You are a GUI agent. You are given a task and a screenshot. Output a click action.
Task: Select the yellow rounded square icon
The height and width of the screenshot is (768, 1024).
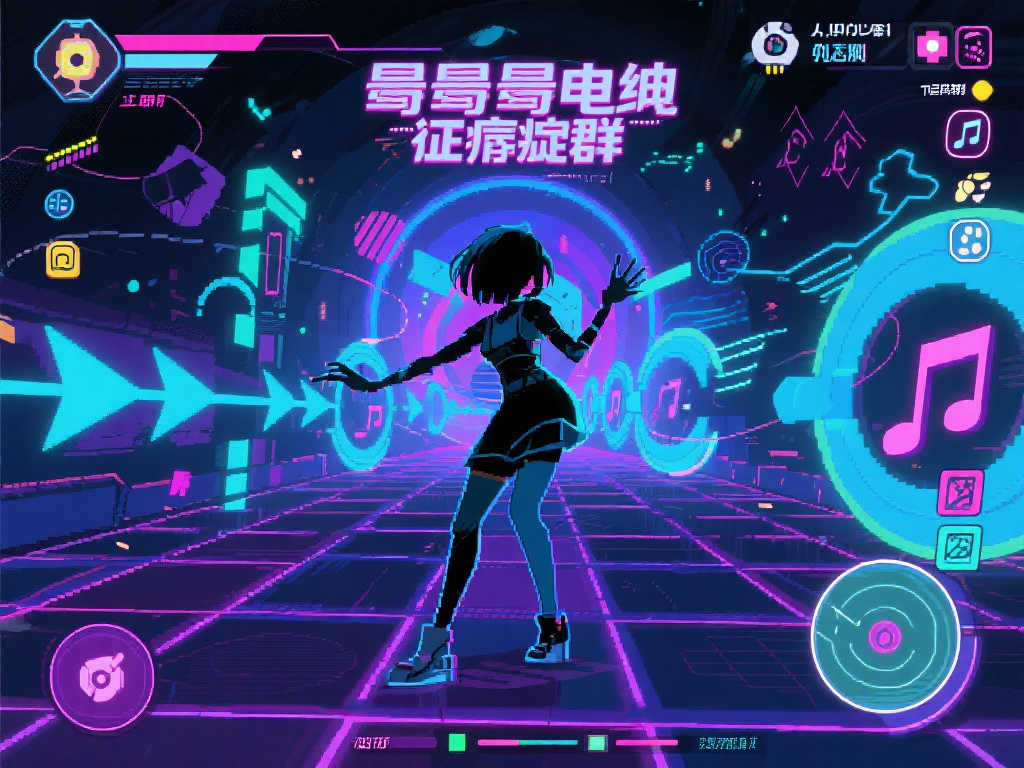[63, 259]
